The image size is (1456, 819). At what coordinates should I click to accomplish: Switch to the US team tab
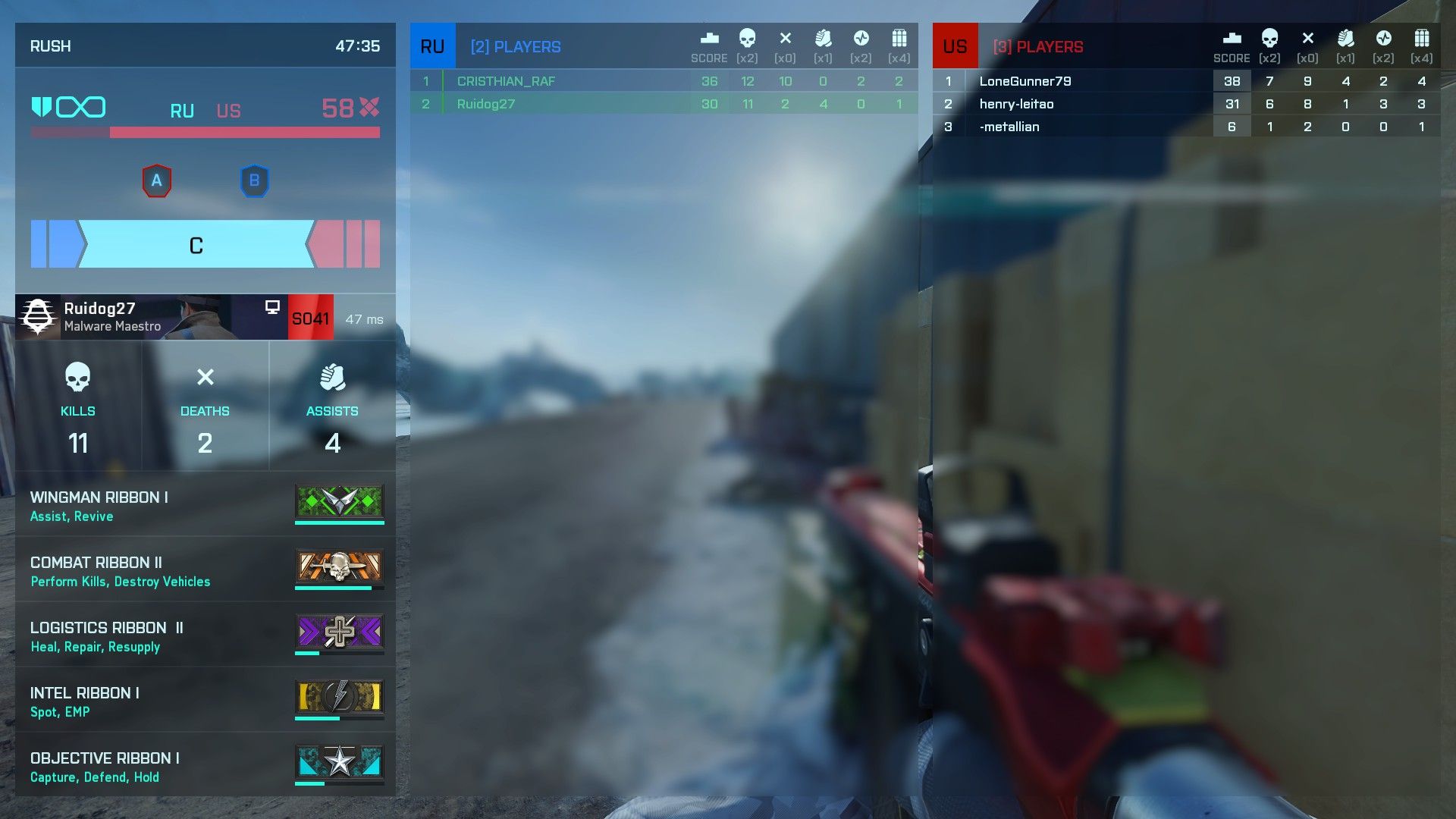coord(955,45)
